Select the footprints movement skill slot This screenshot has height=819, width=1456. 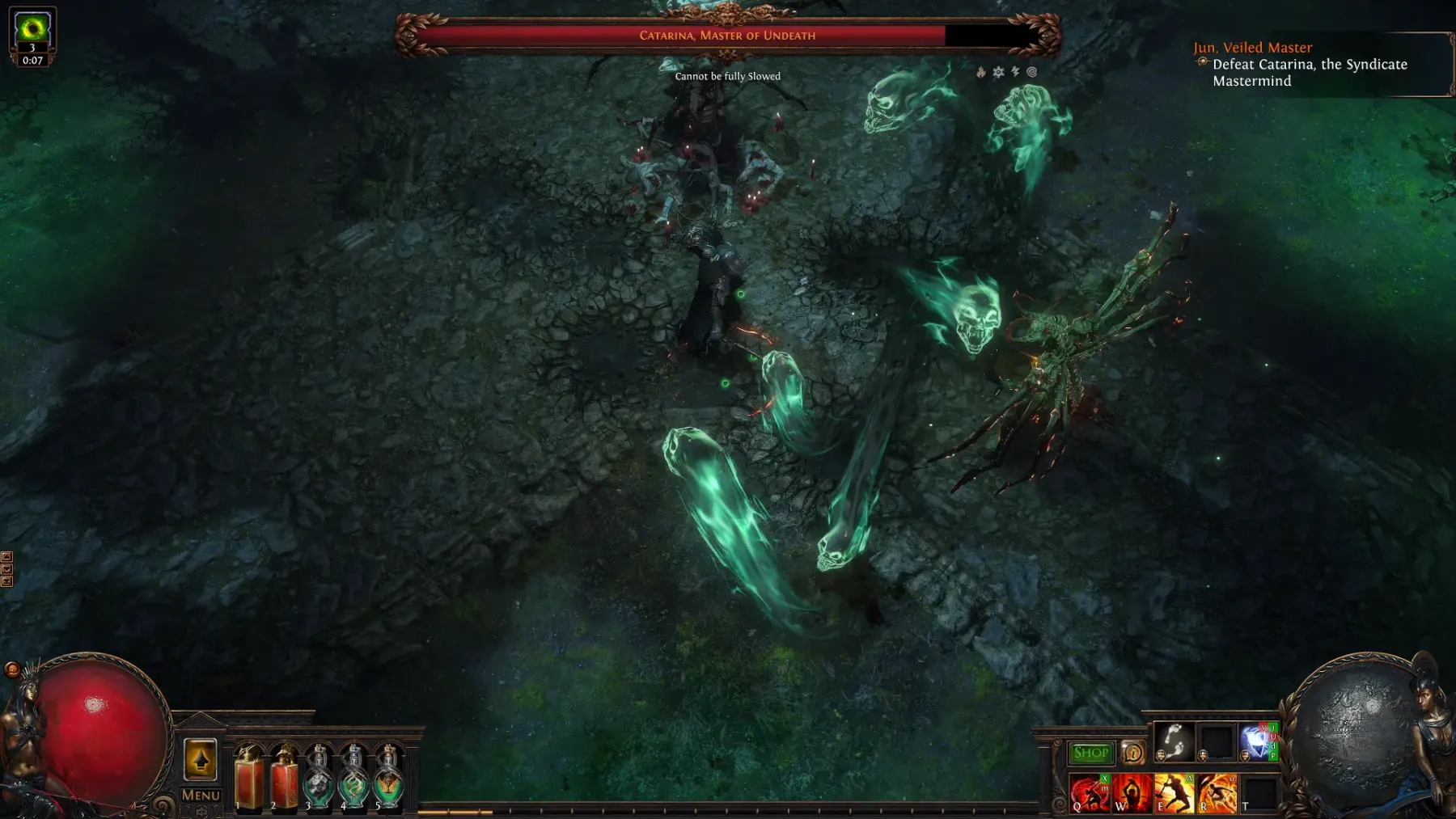pyautogui.click(x=1174, y=741)
